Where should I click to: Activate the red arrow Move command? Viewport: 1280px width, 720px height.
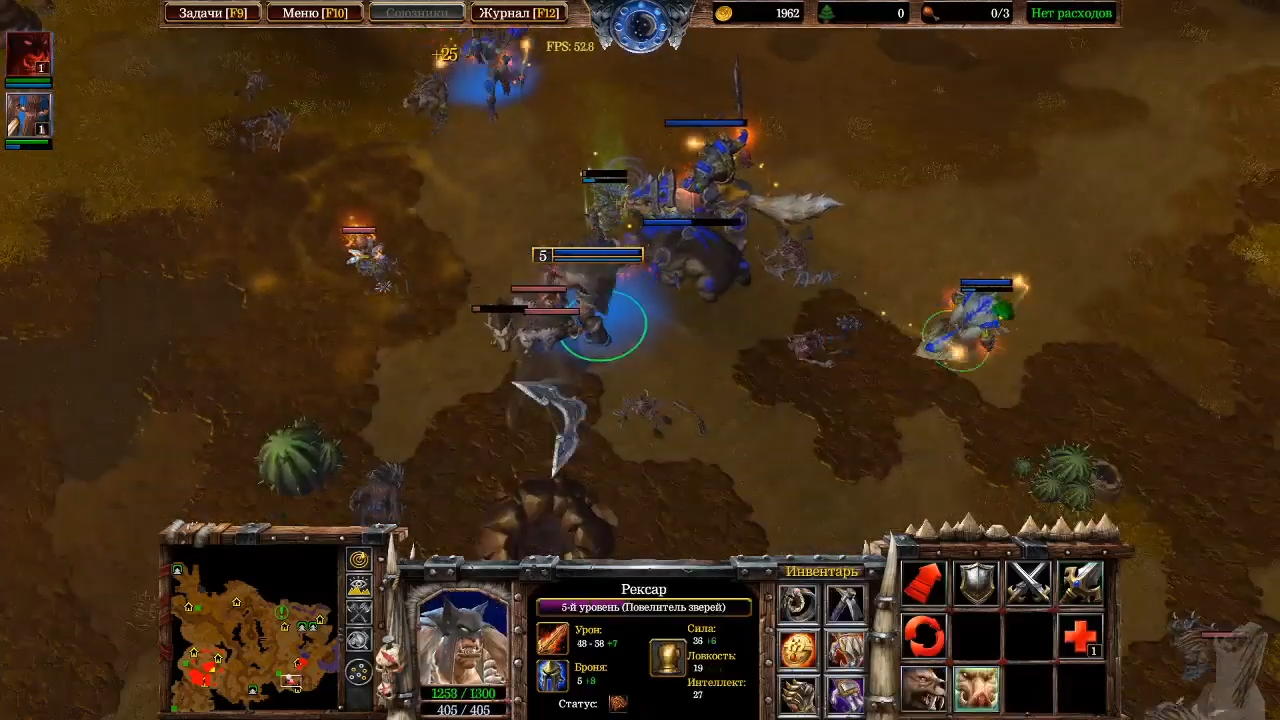pyautogui.click(x=925, y=583)
